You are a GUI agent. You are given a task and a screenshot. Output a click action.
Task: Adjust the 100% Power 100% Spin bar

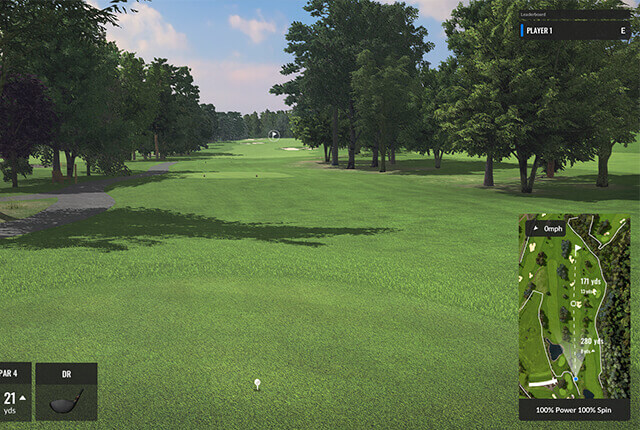574,411
